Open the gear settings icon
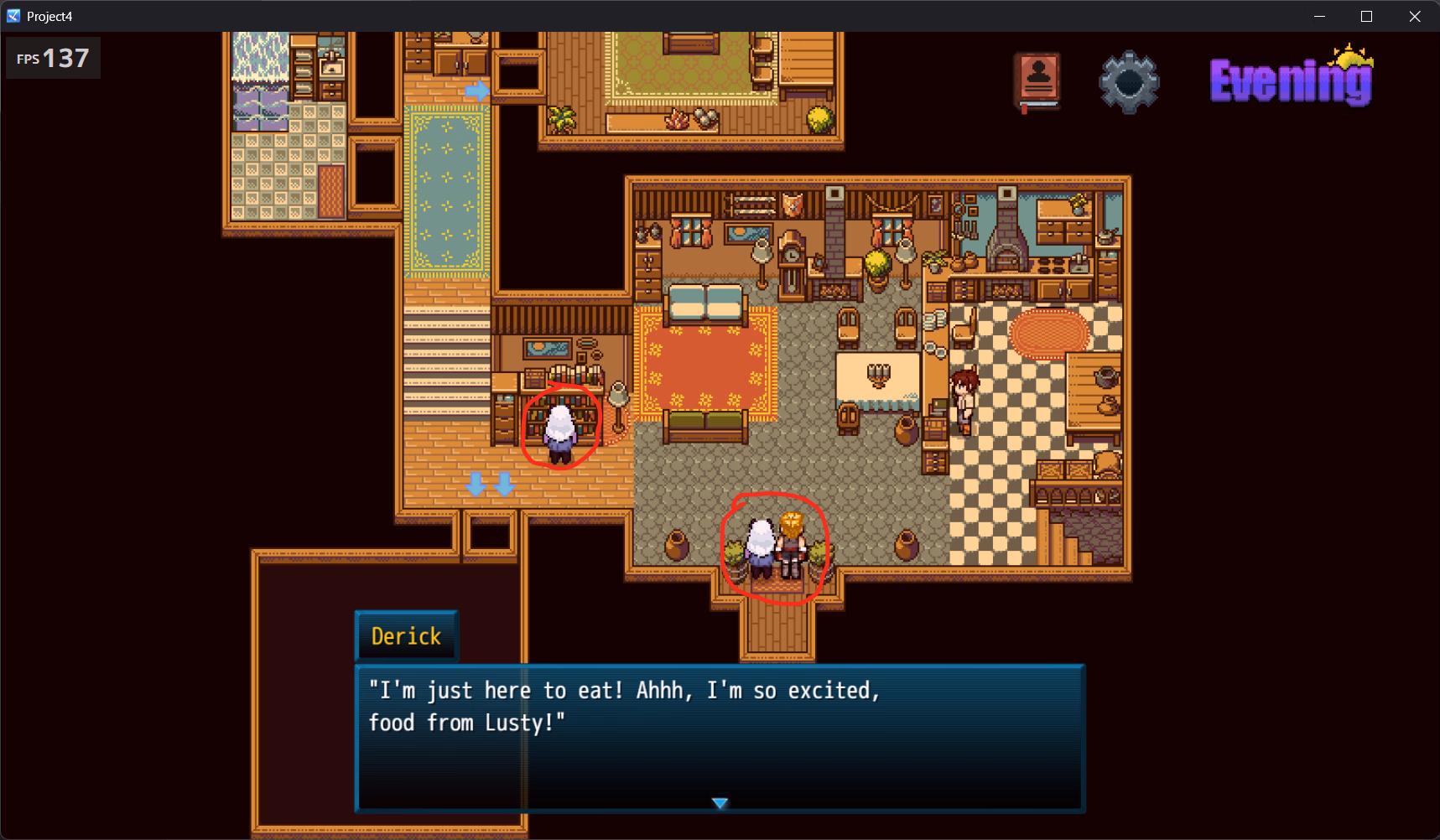This screenshot has height=840, width=1440. point(1129,82)
